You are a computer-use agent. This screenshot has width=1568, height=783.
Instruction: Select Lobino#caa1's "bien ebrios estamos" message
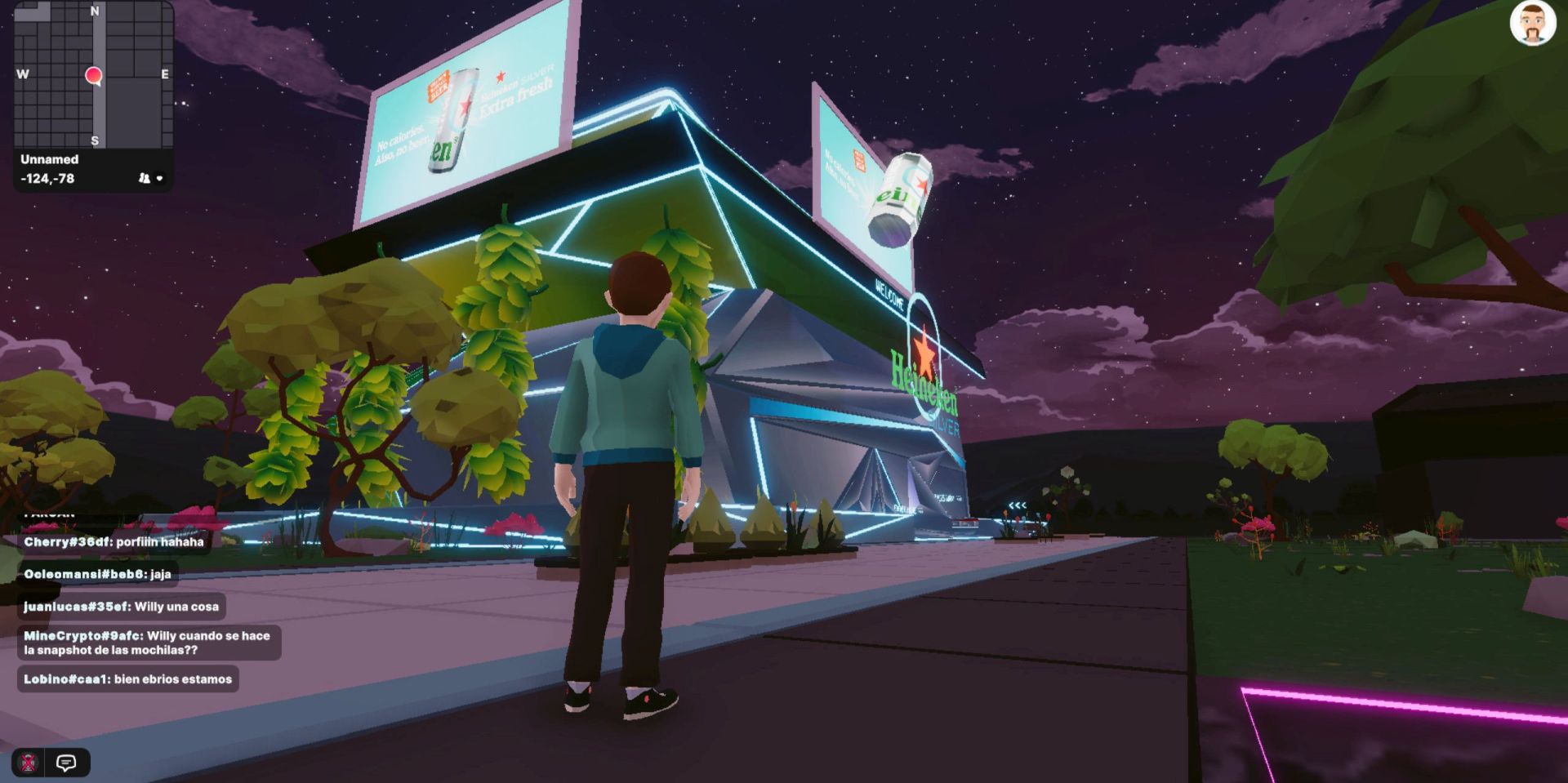pos(127,679)
